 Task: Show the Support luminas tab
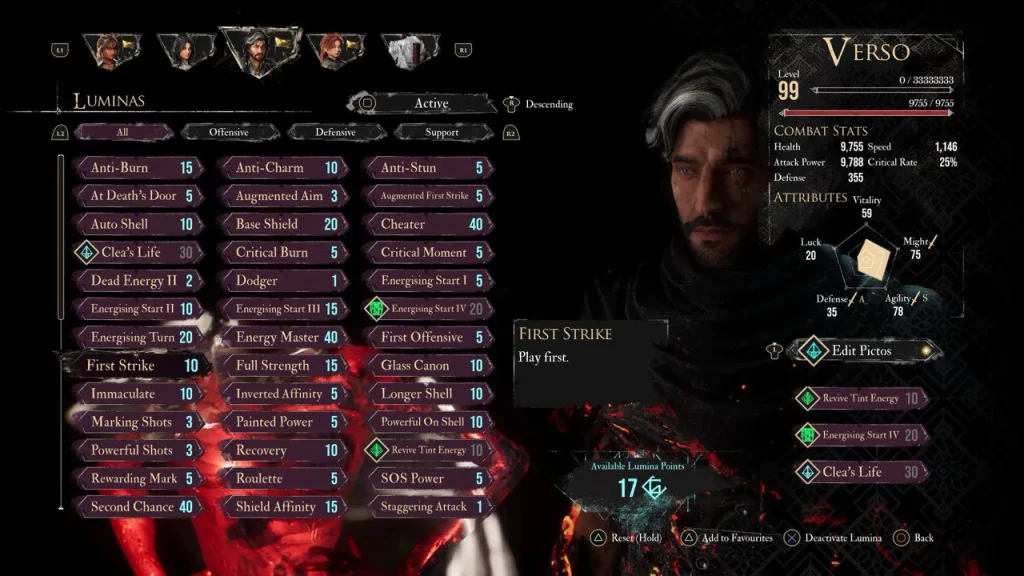(441, 132)
